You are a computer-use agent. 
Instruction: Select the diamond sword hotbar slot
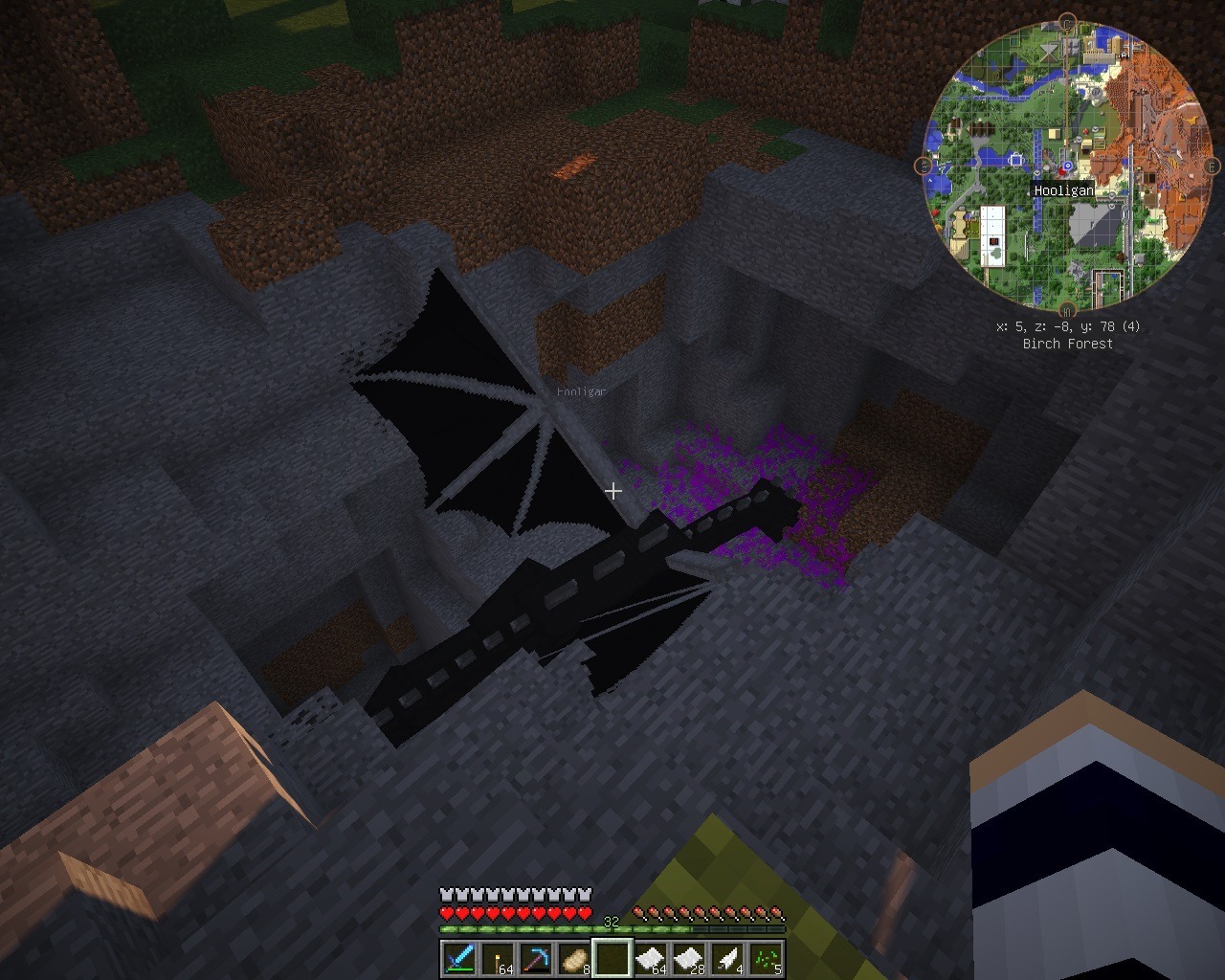459,958
